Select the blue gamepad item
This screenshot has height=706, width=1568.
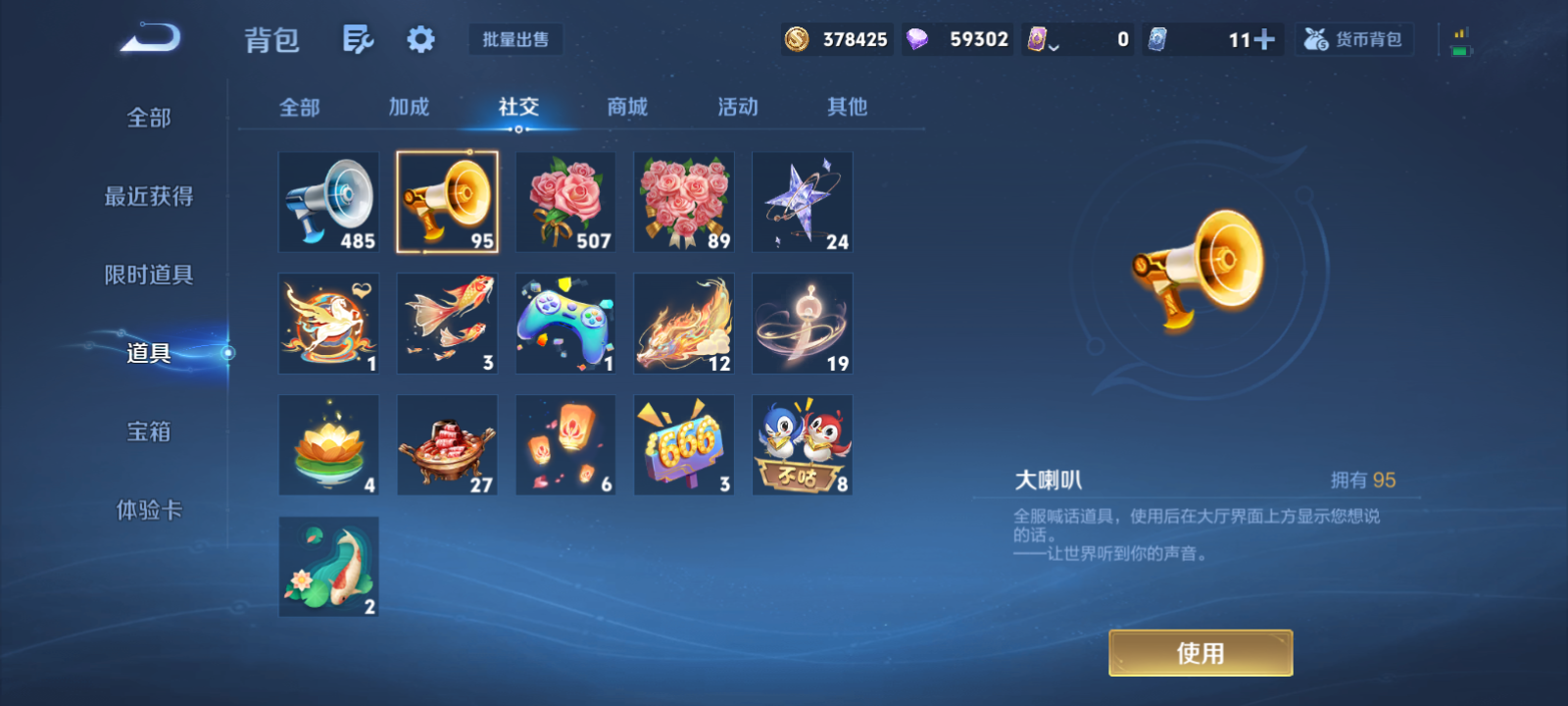564,324
